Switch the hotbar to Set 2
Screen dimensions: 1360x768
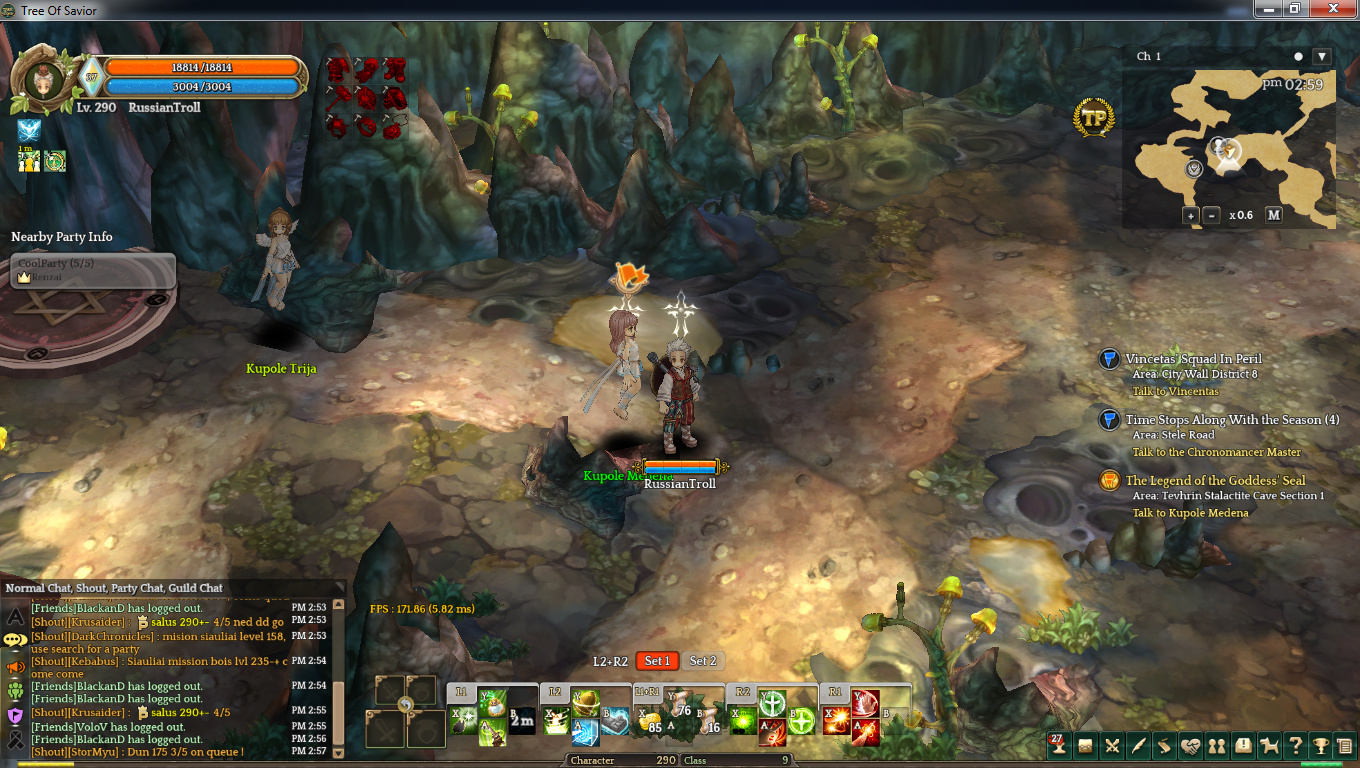pos(703,661)
